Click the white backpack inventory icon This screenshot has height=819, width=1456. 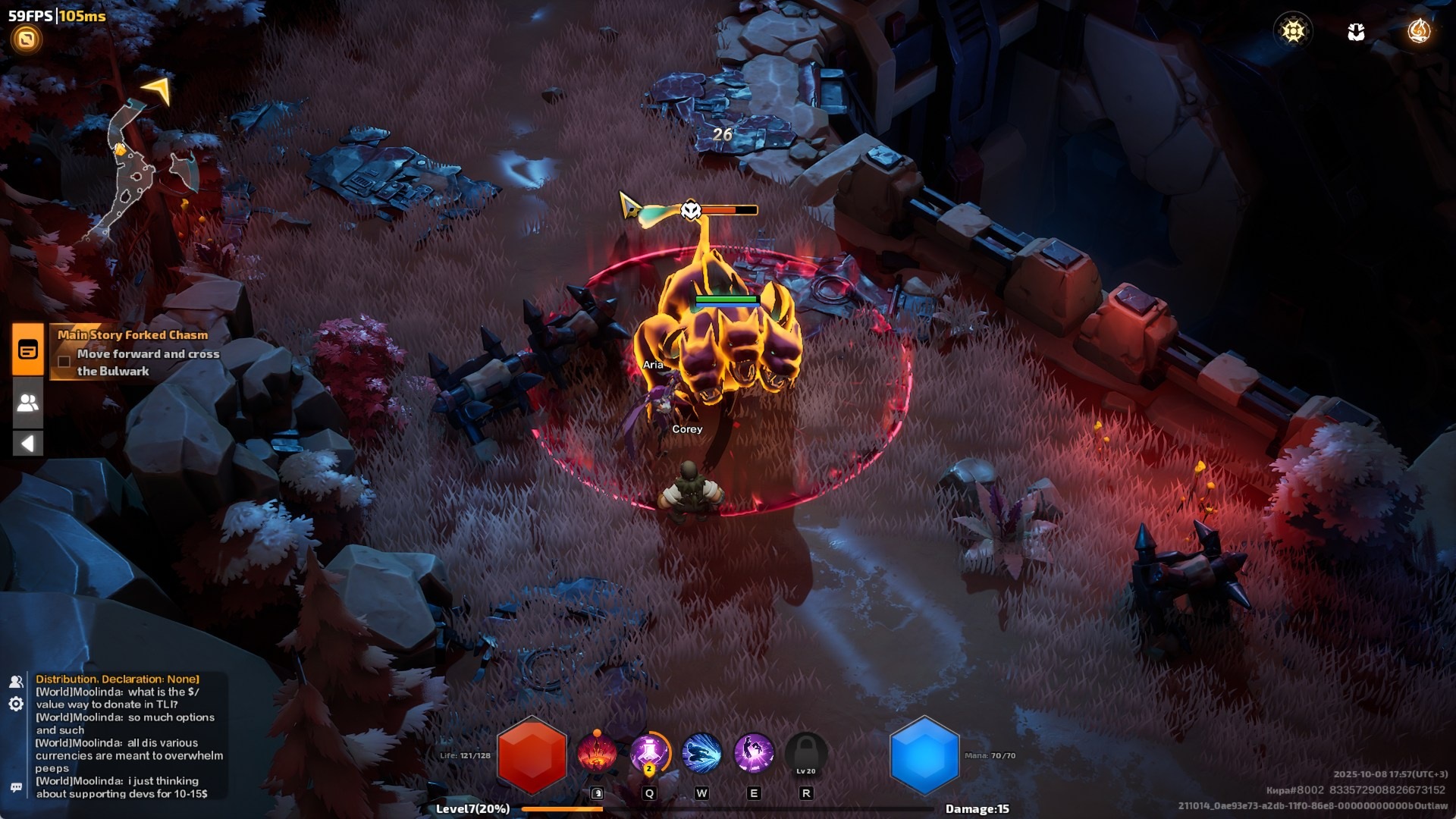point(1356,32)
